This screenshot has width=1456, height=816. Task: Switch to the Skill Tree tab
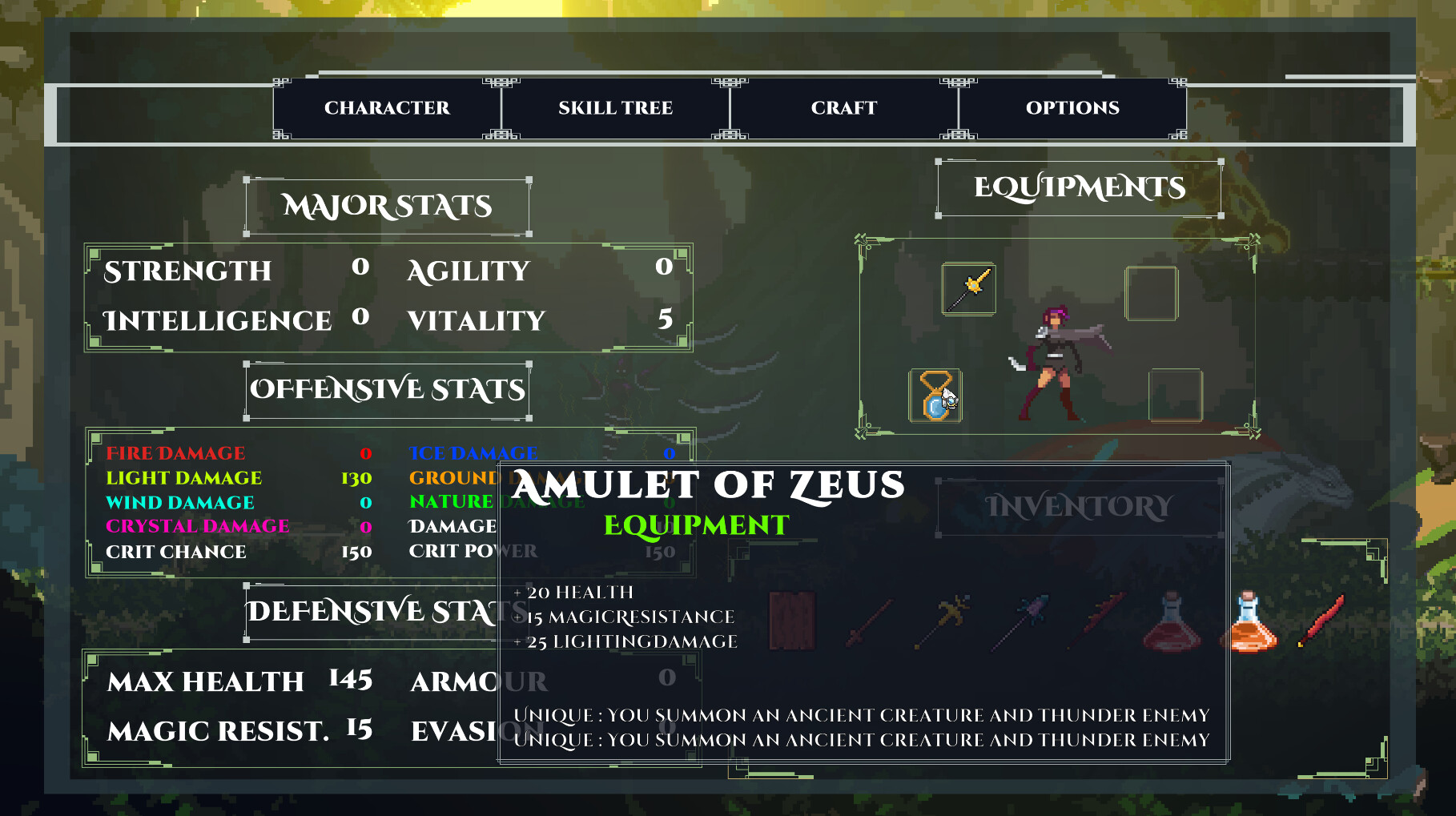(615, 108)
